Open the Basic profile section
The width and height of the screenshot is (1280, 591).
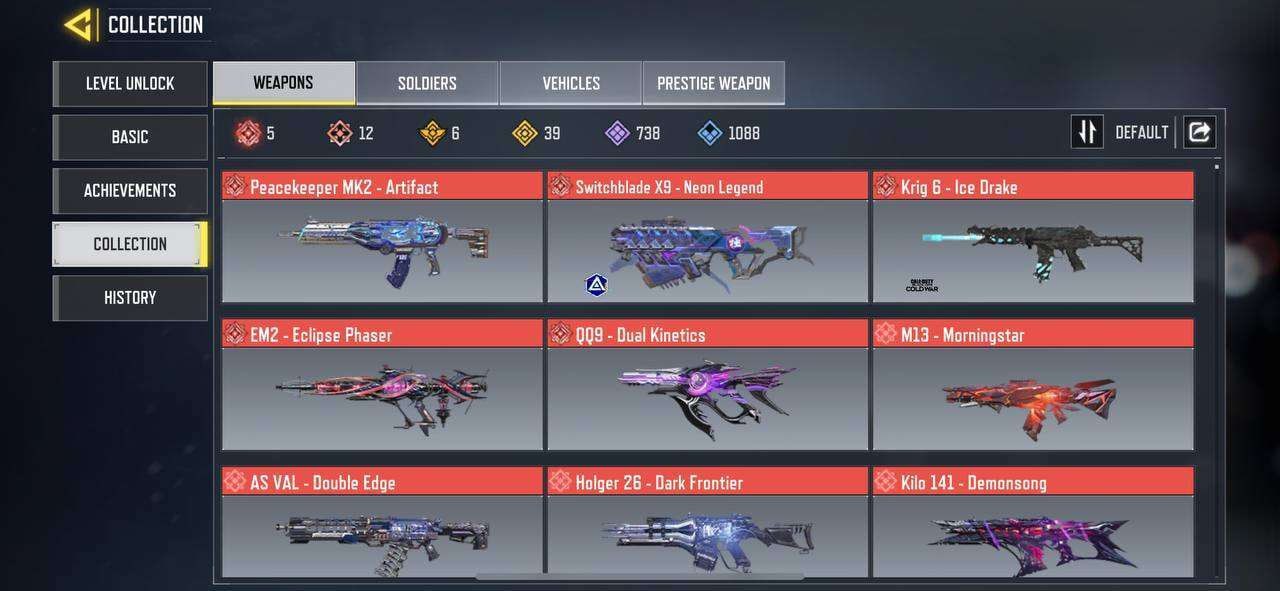[x=130, y=137]
